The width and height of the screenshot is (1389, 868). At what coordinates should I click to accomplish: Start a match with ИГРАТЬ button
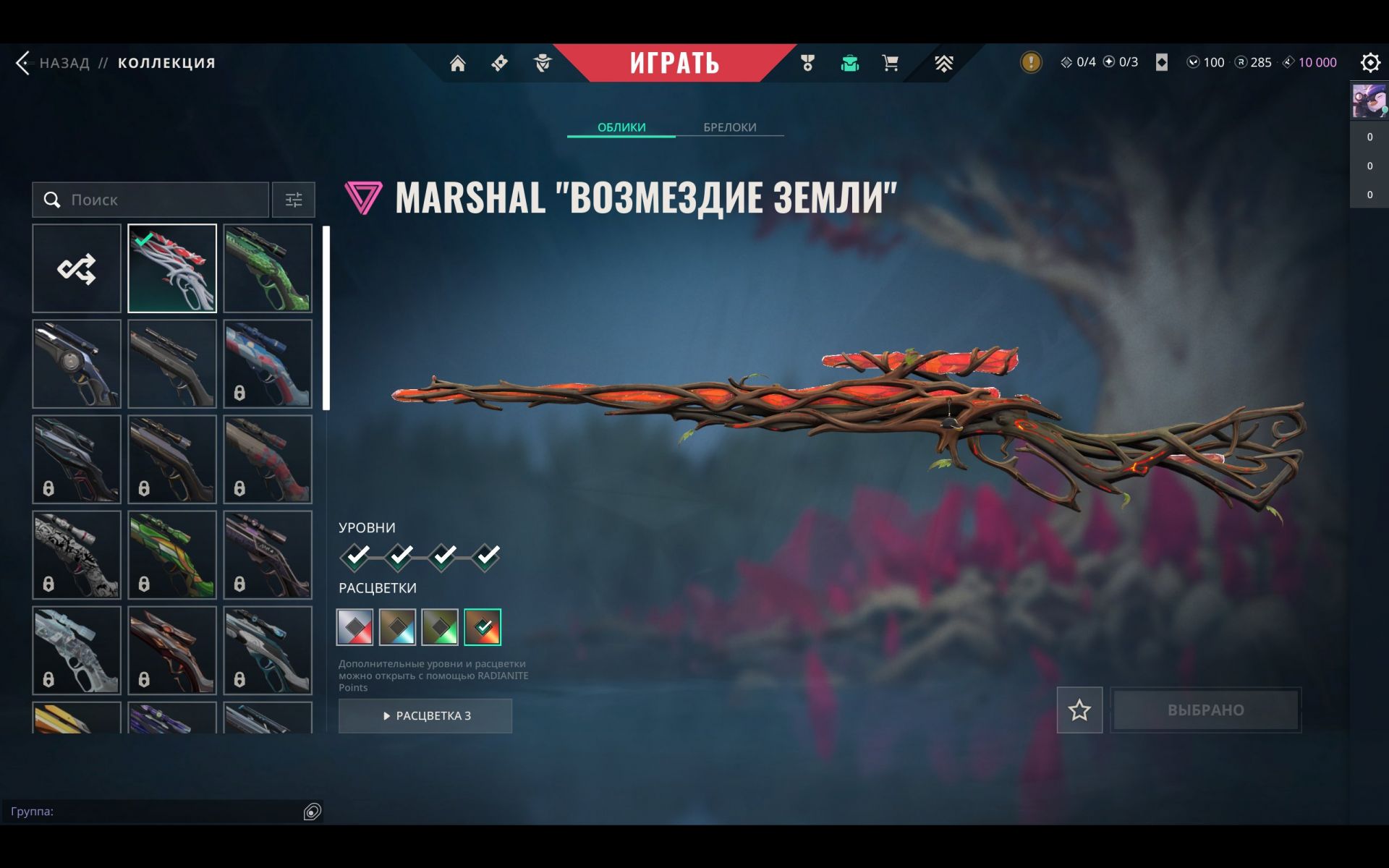tap(674, 63)
